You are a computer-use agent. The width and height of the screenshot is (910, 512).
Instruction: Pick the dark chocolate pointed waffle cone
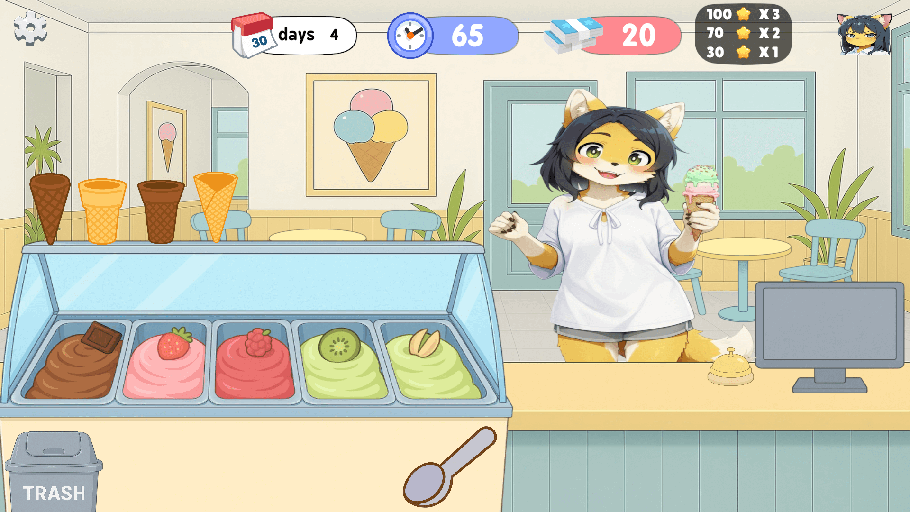point(50,207)
